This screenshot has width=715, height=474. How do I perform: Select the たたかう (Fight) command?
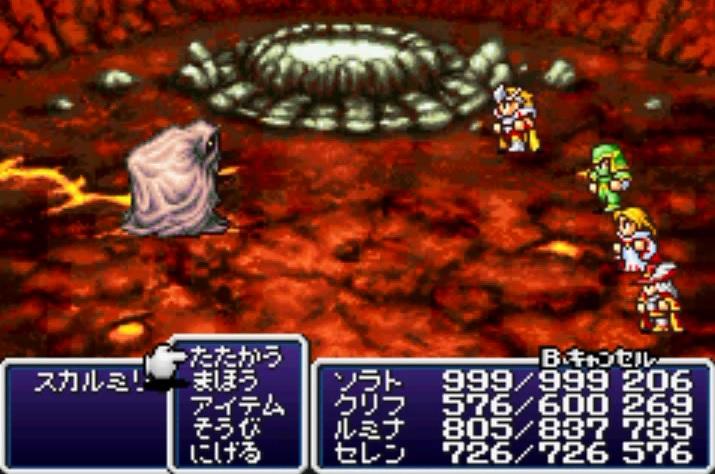pyautogui.click(x=235, y=357)
